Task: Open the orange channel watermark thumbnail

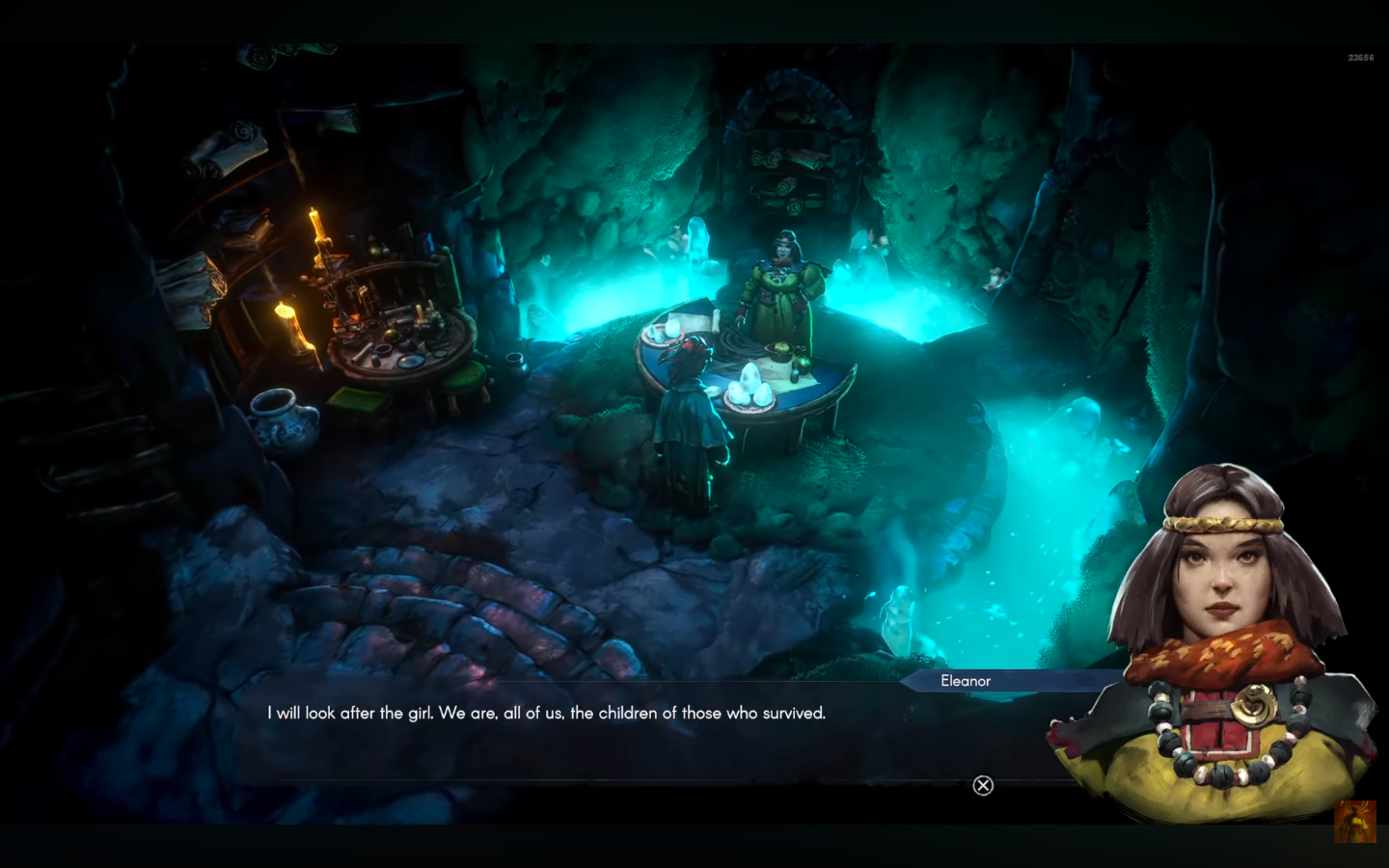Action: point(1354,821)
